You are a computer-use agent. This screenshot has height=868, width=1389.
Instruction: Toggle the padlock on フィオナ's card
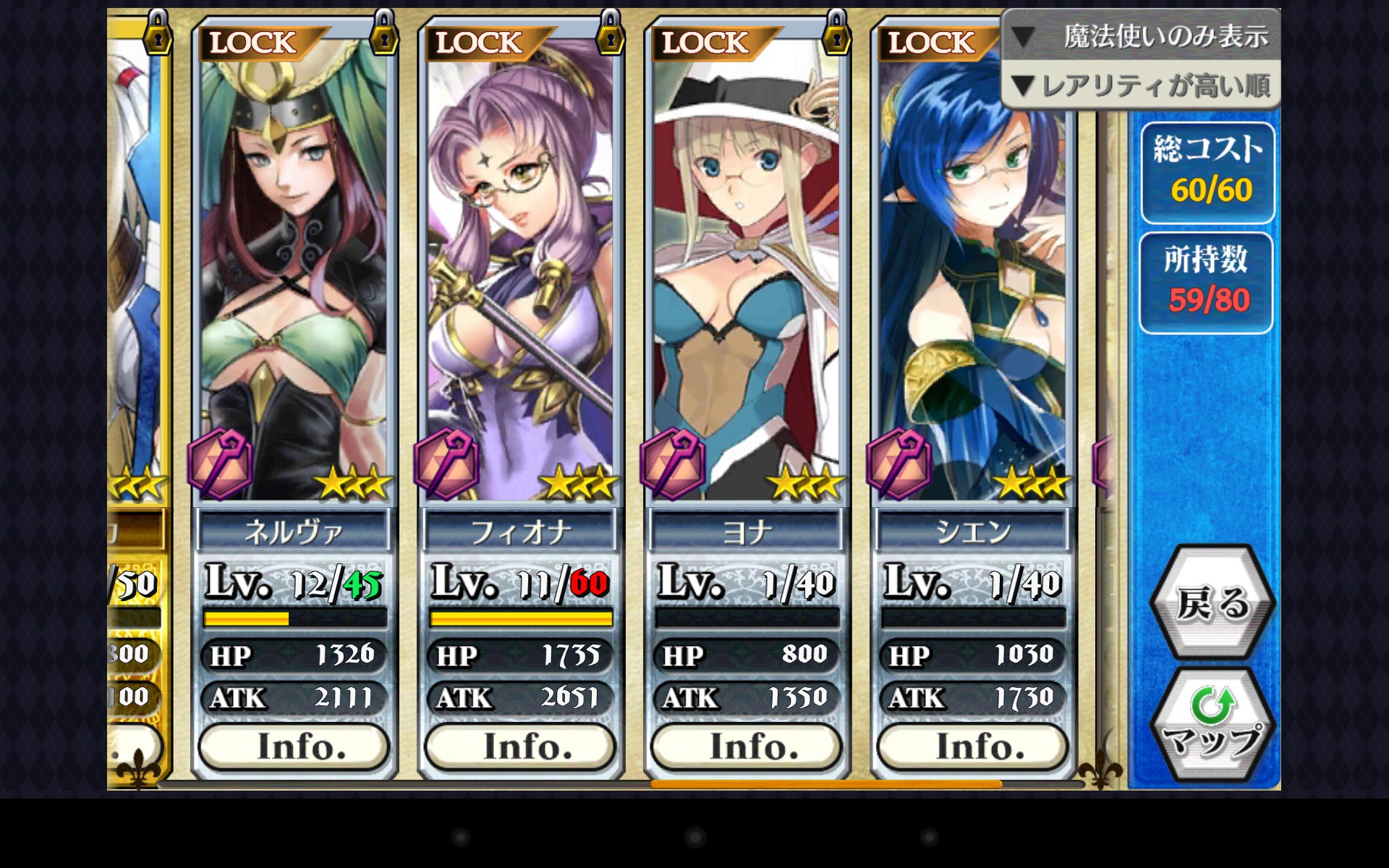611,33
